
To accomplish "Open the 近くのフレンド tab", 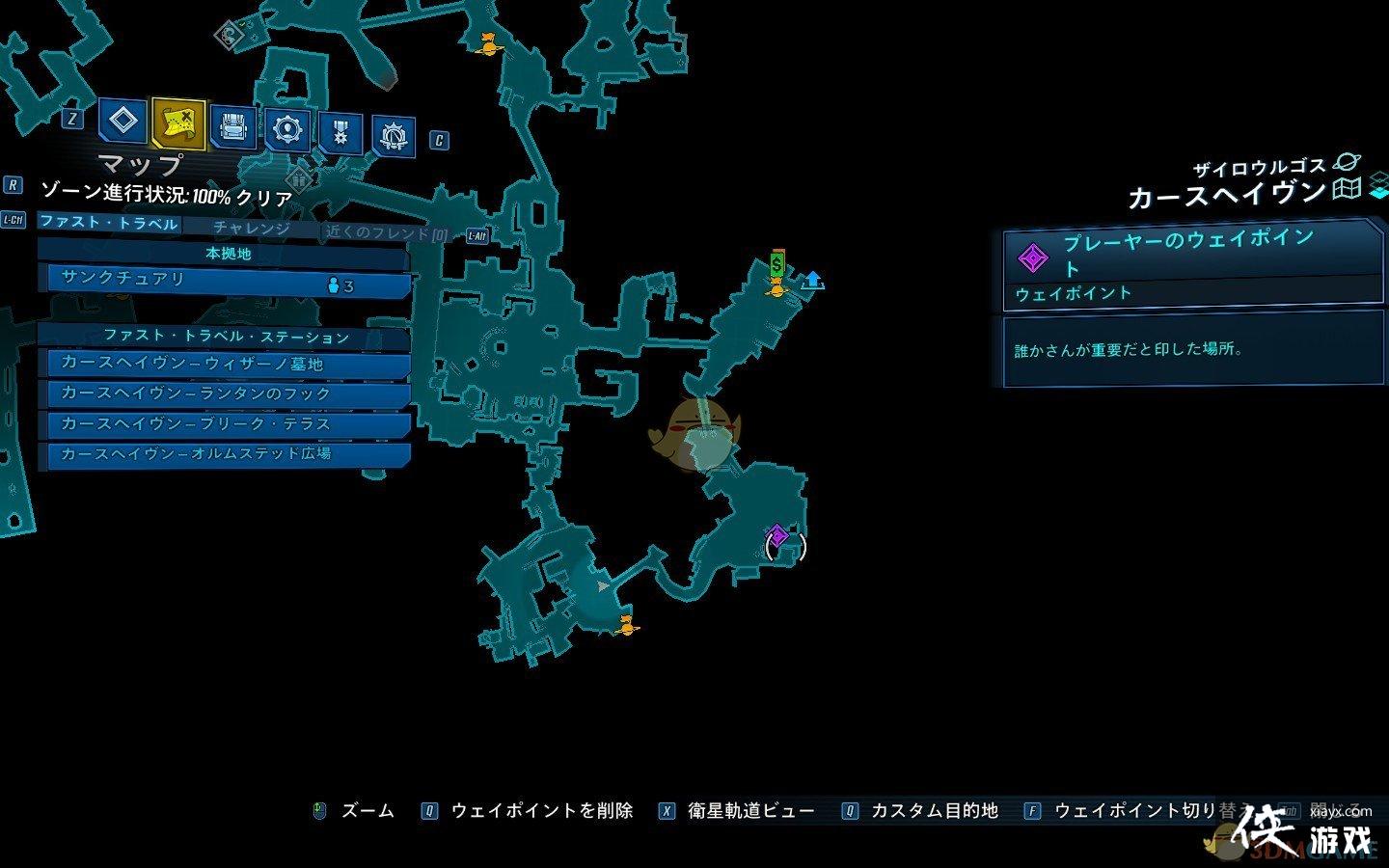I will (386, 233).
